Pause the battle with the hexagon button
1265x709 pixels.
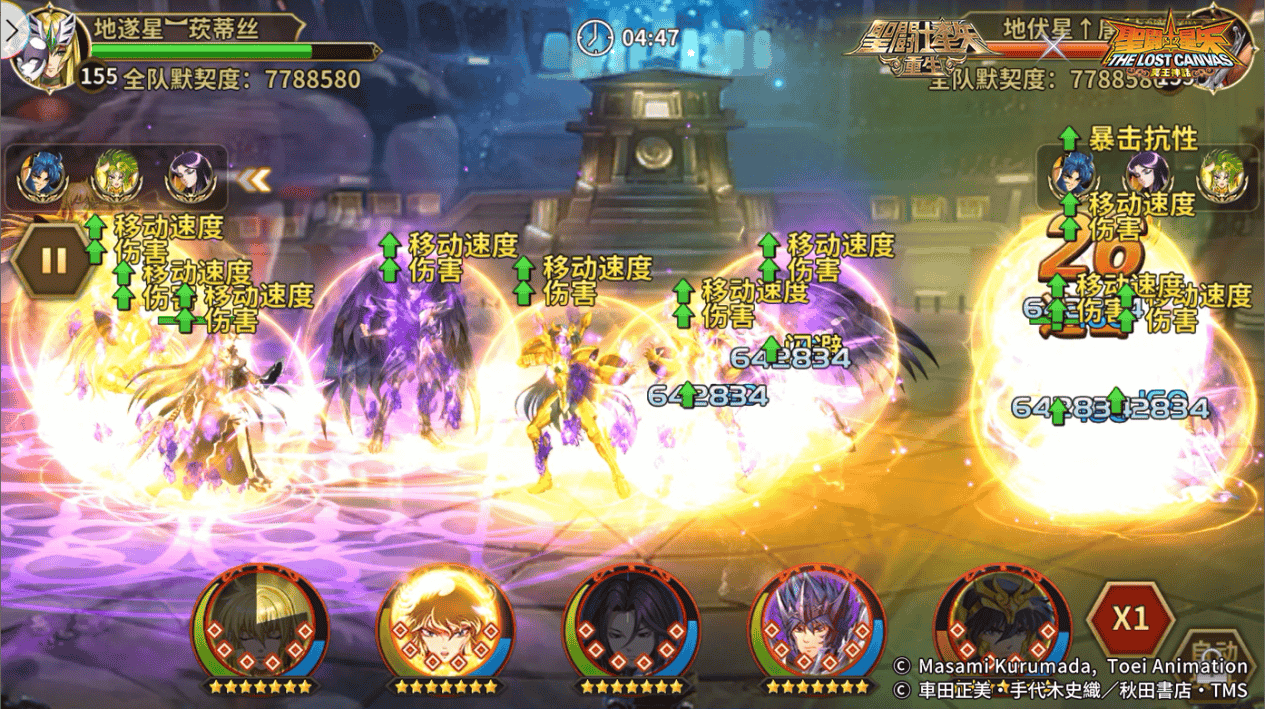coord(52,261)
